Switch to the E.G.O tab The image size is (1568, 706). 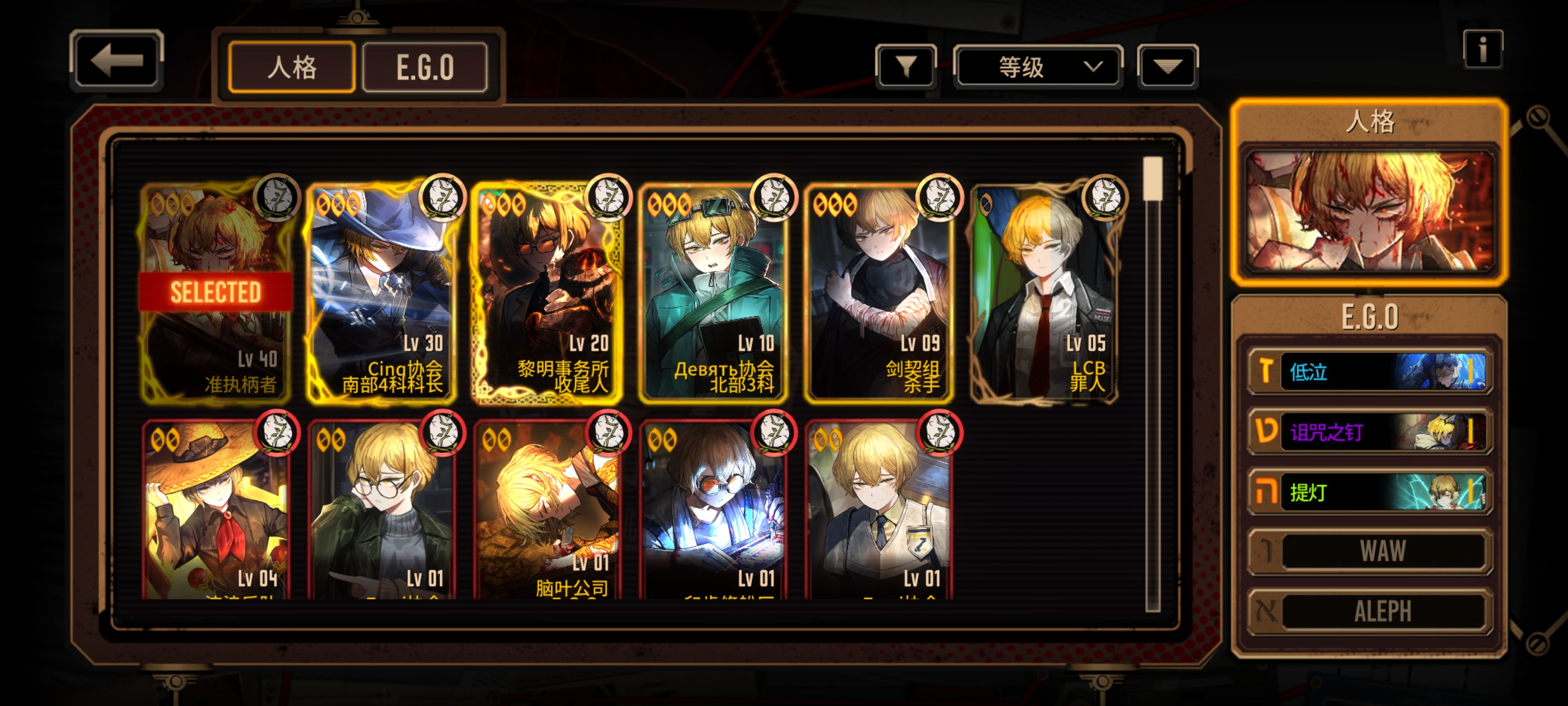(x=425, y=67)
